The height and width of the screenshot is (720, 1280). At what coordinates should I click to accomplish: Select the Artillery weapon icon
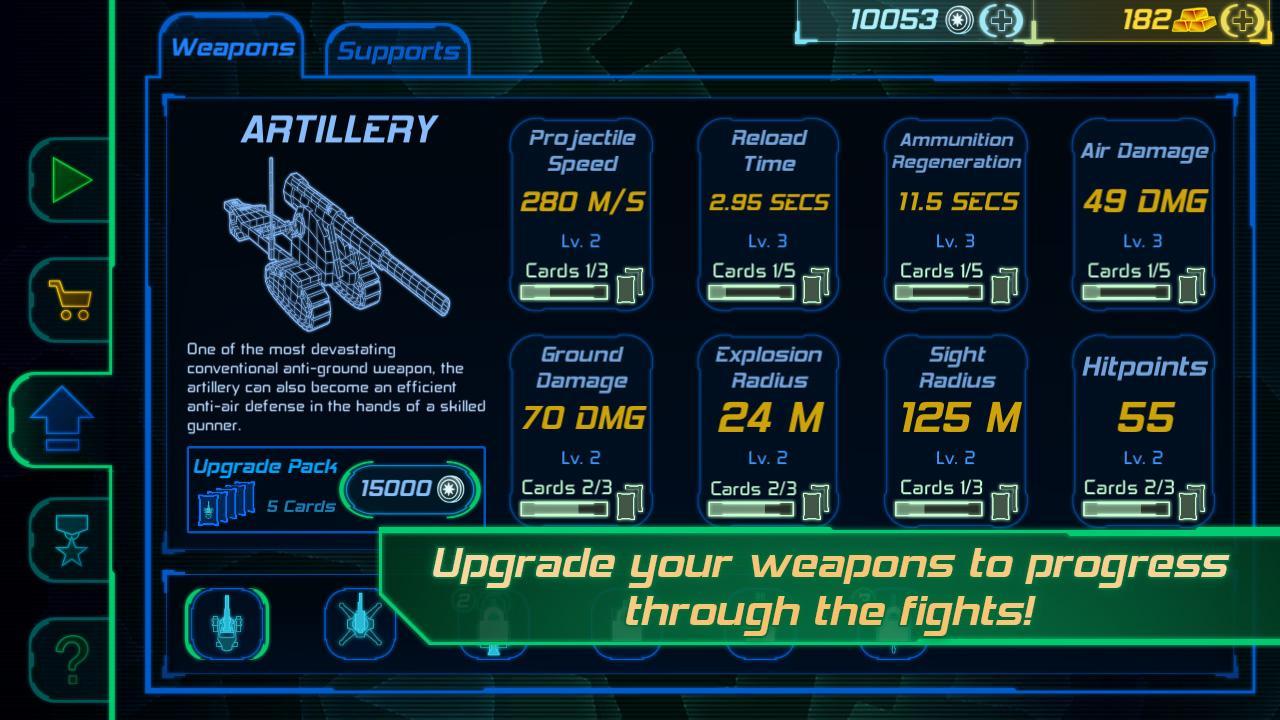point(229,622)
